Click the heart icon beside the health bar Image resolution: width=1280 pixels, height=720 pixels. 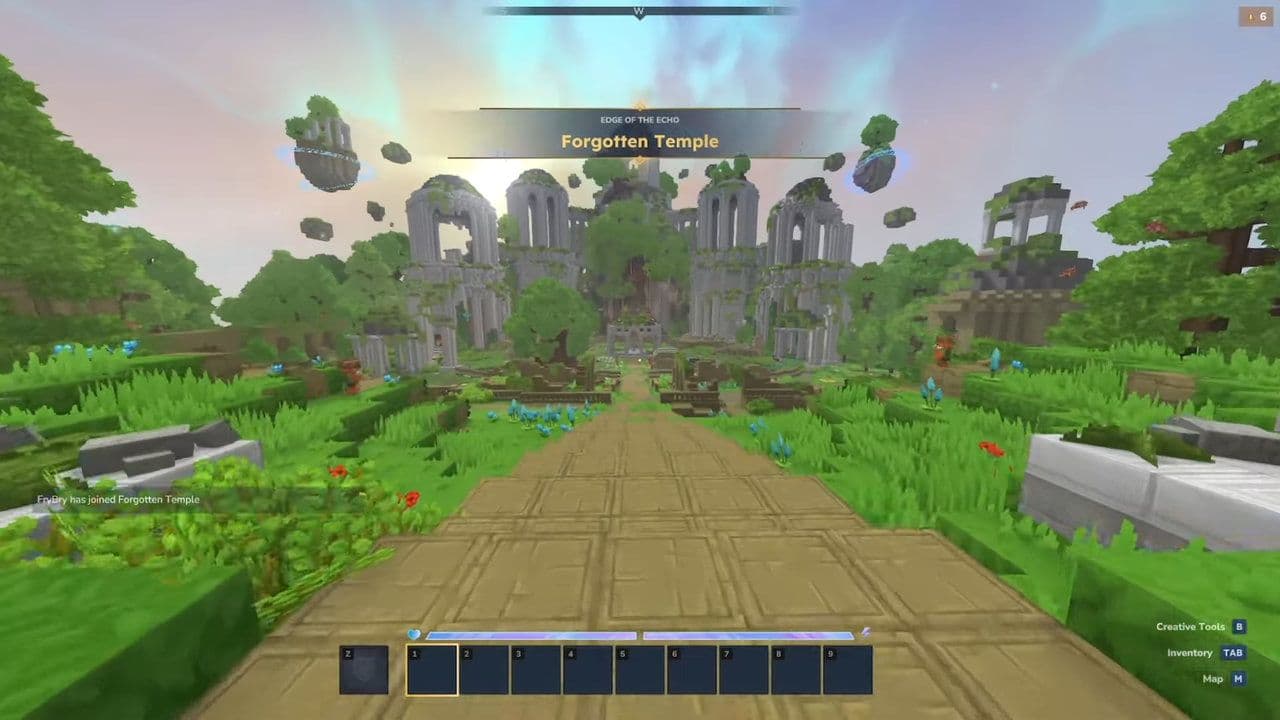pos(412,632)
